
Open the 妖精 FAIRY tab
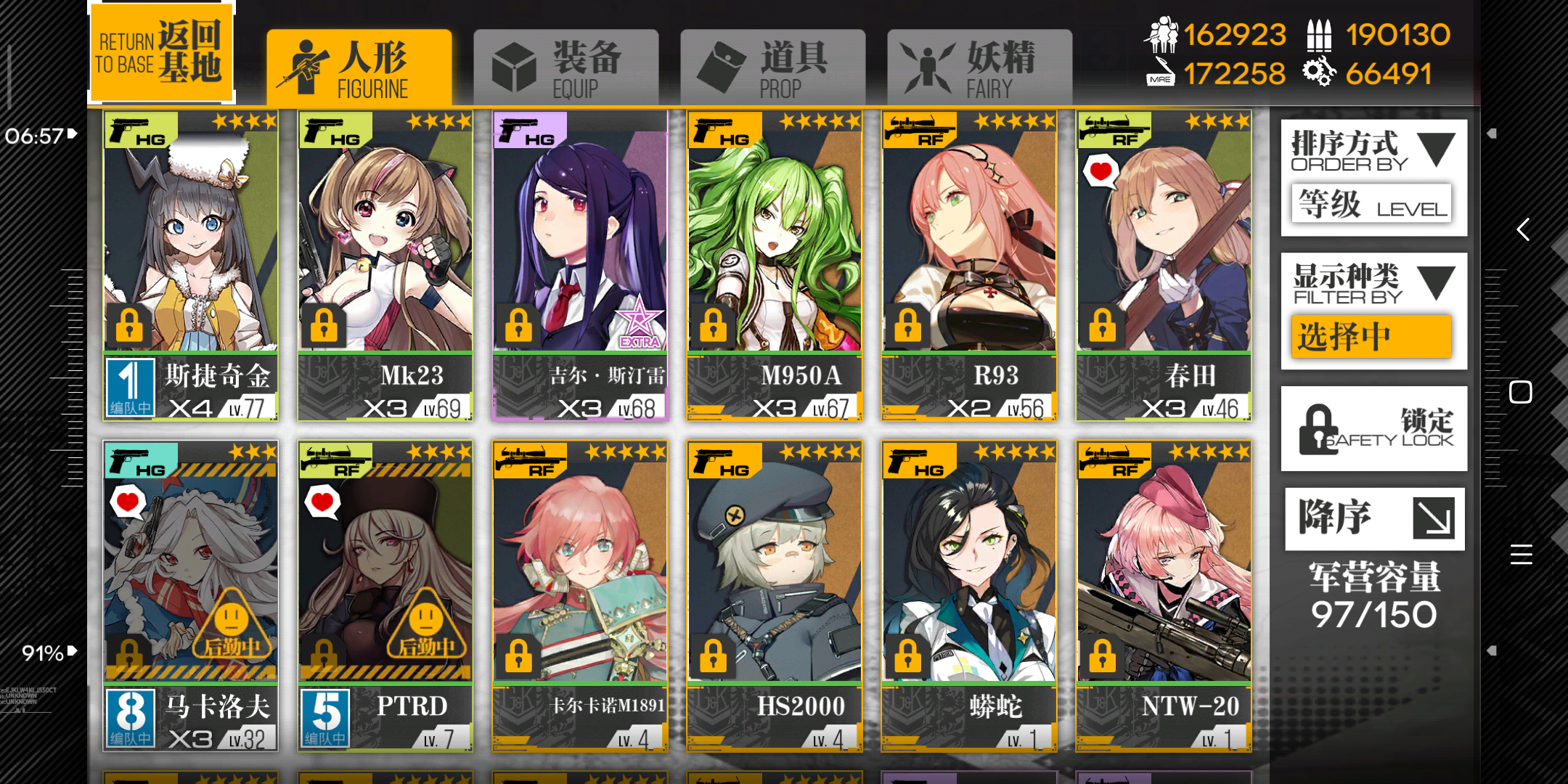pyautogui.click(x=979, y=64)
